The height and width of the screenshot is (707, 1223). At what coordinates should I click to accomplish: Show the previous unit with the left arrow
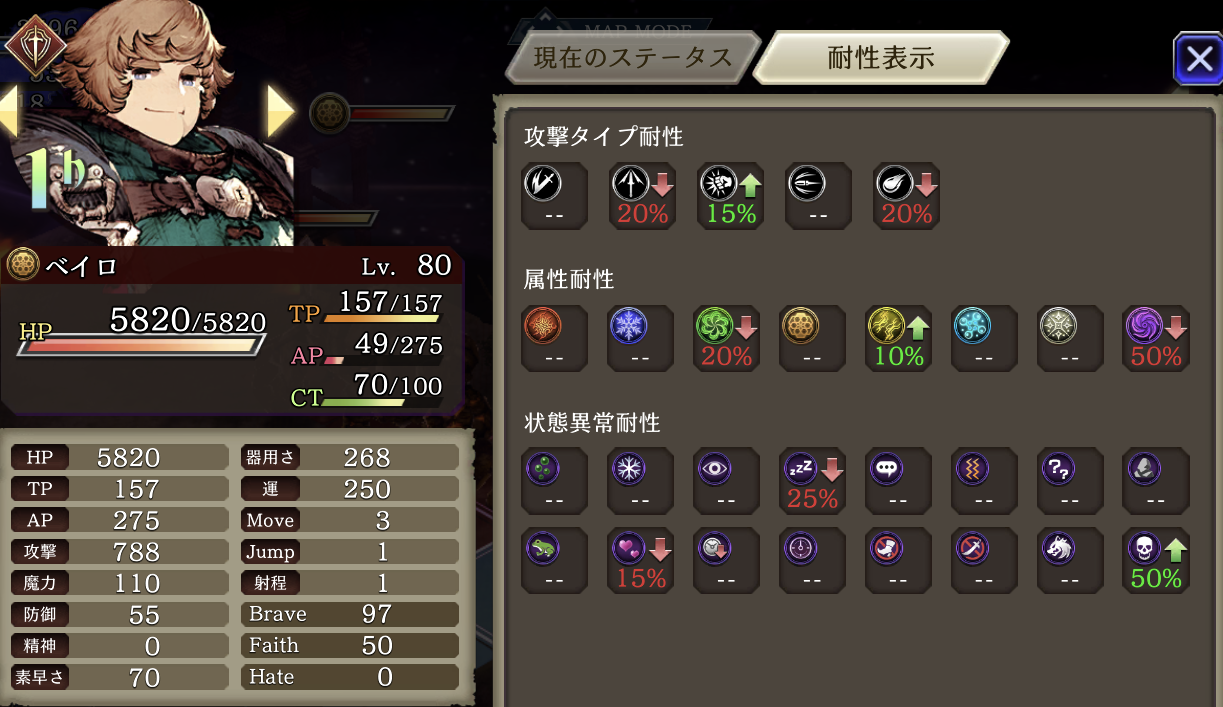9,111
